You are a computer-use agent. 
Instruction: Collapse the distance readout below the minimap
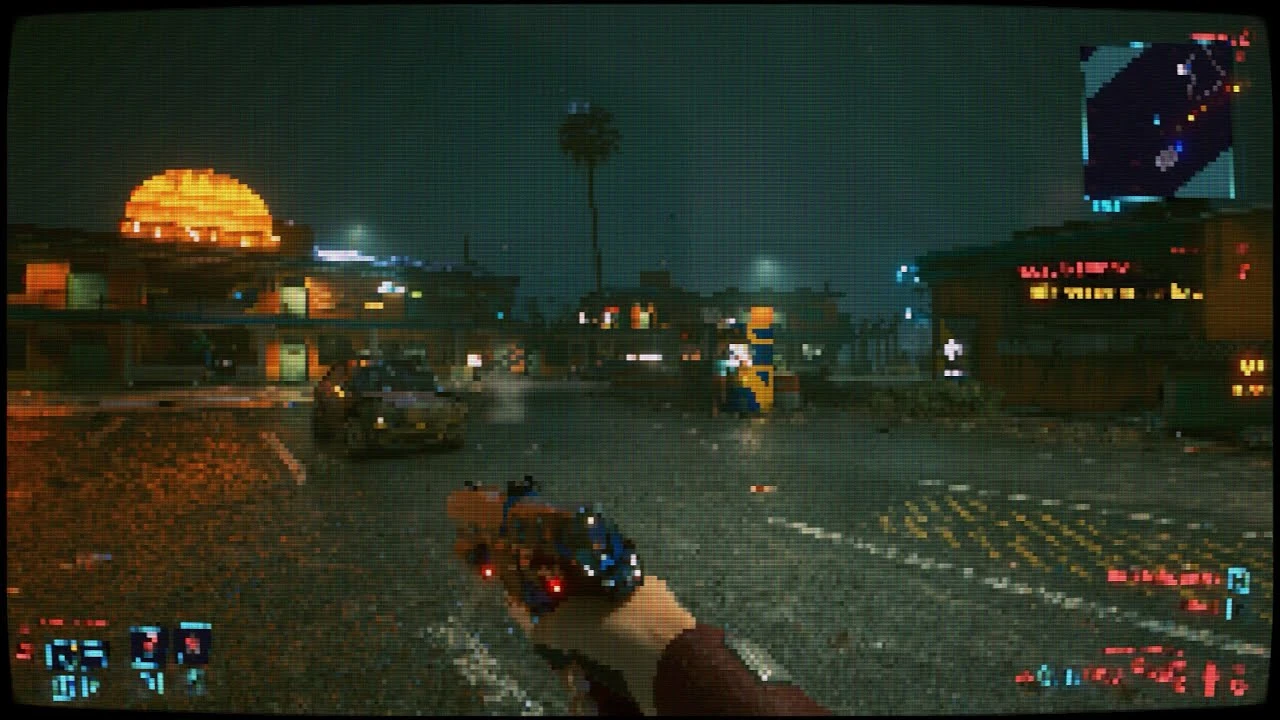tap(1103, 204)
